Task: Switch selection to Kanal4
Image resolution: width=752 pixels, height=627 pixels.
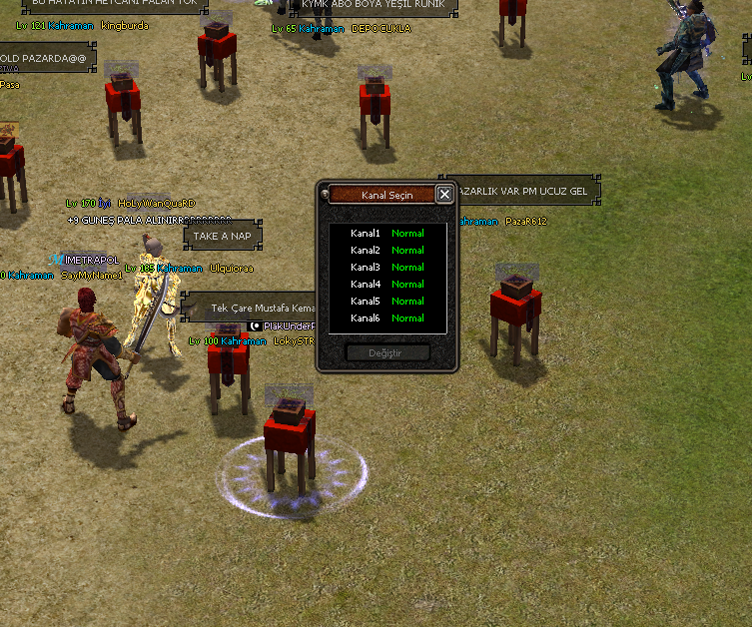Action: coord(387,285)
